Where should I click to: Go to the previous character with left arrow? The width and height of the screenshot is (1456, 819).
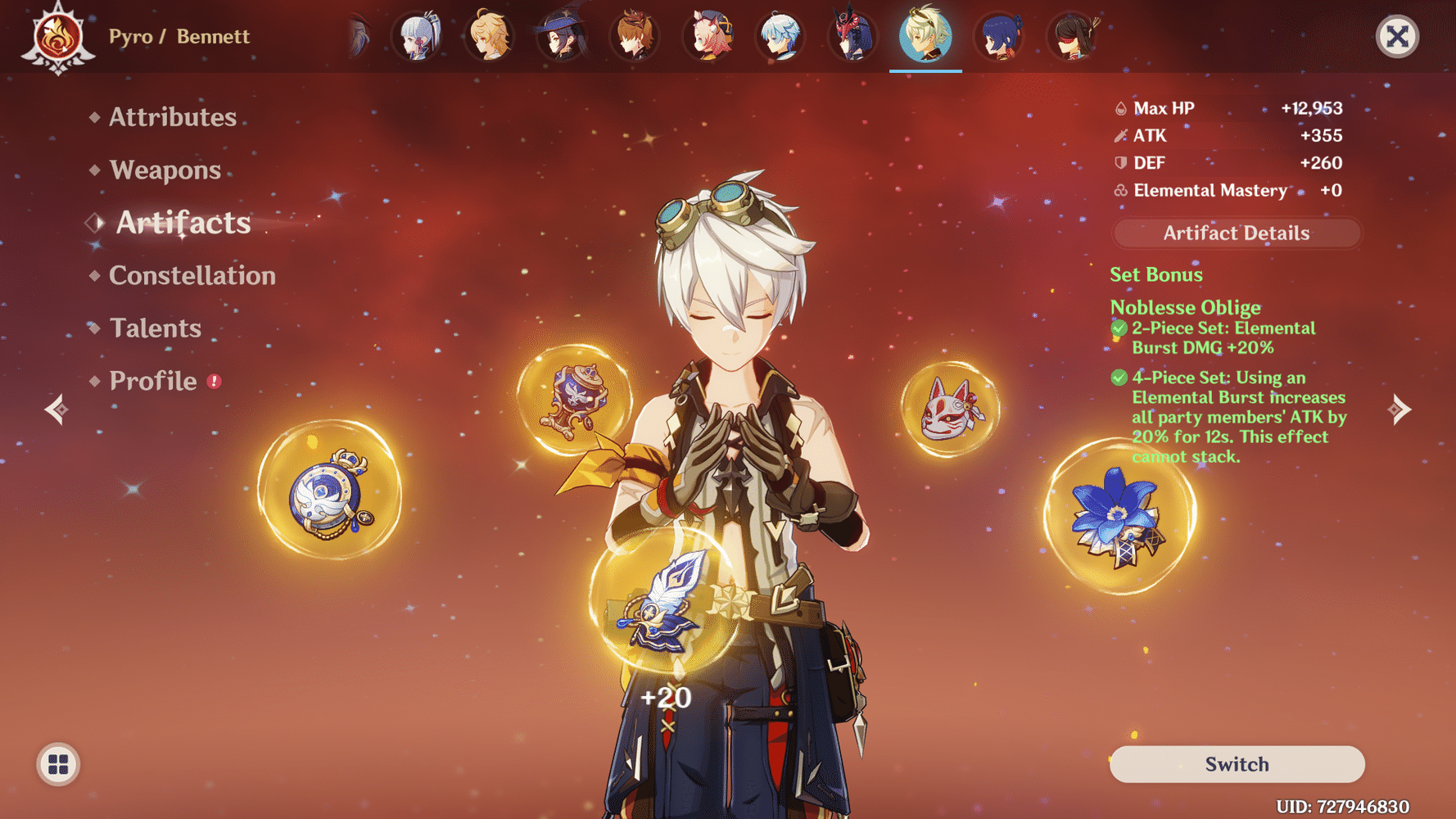(x=56, y=409)
